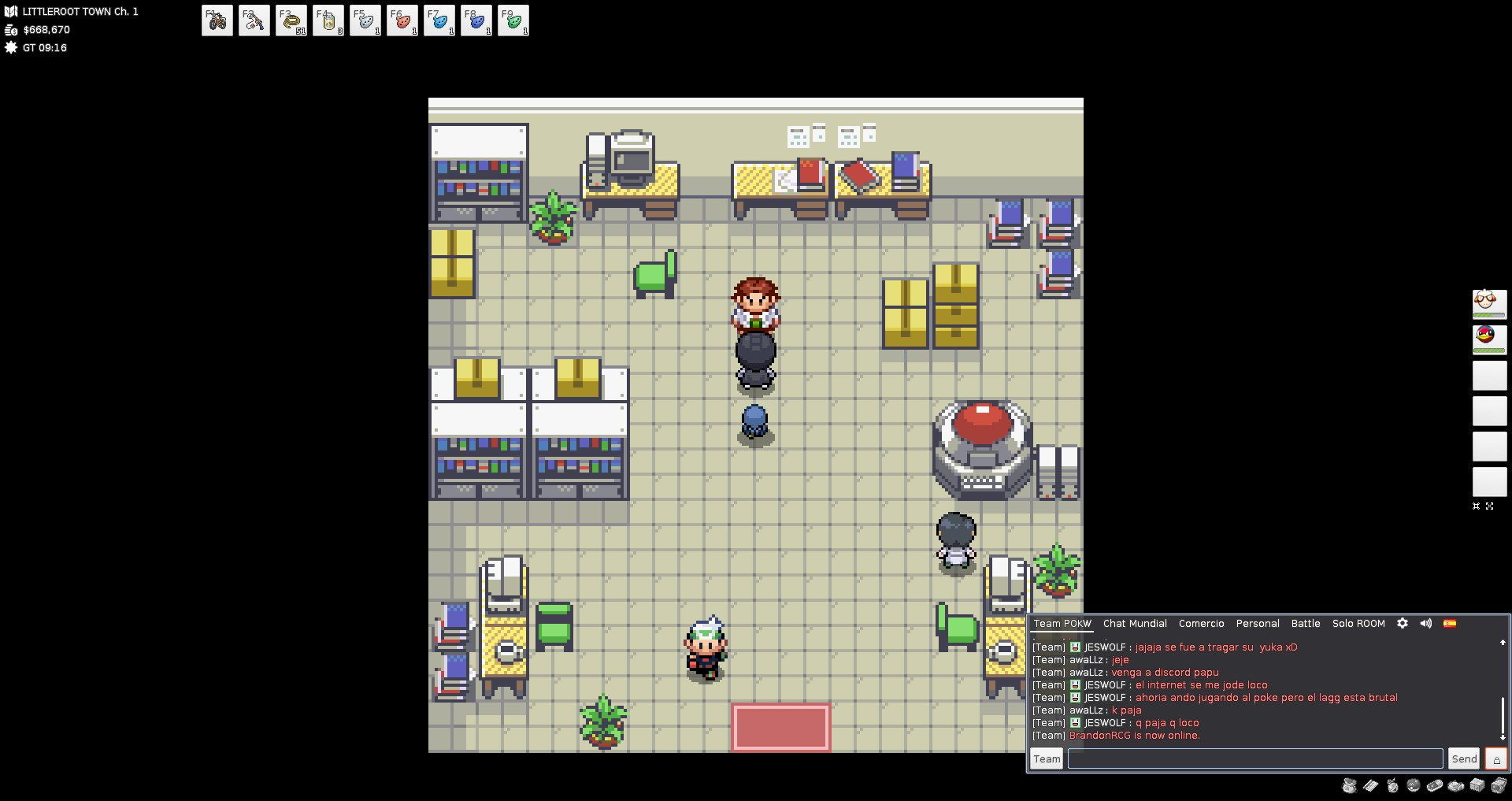
Task: Select the first party Pokémon slot
Action: [1489, 304]
